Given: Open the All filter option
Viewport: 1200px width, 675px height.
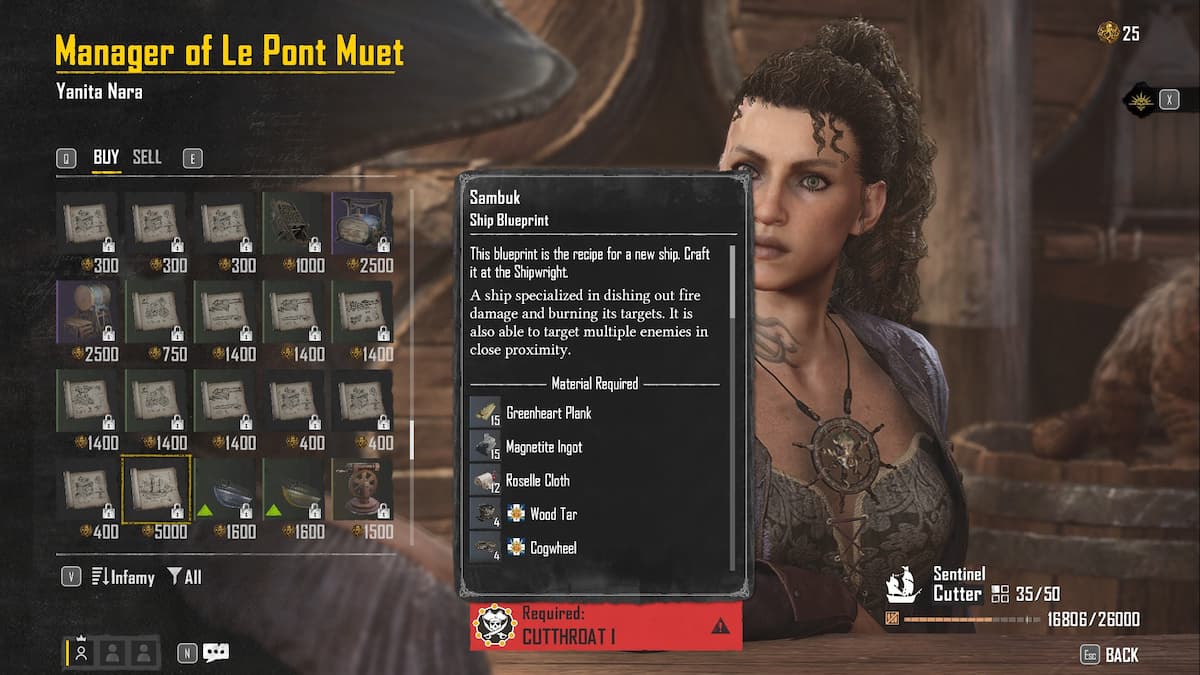Looking at the screenshot, I should pyautogui.click(x=185, y=577).
